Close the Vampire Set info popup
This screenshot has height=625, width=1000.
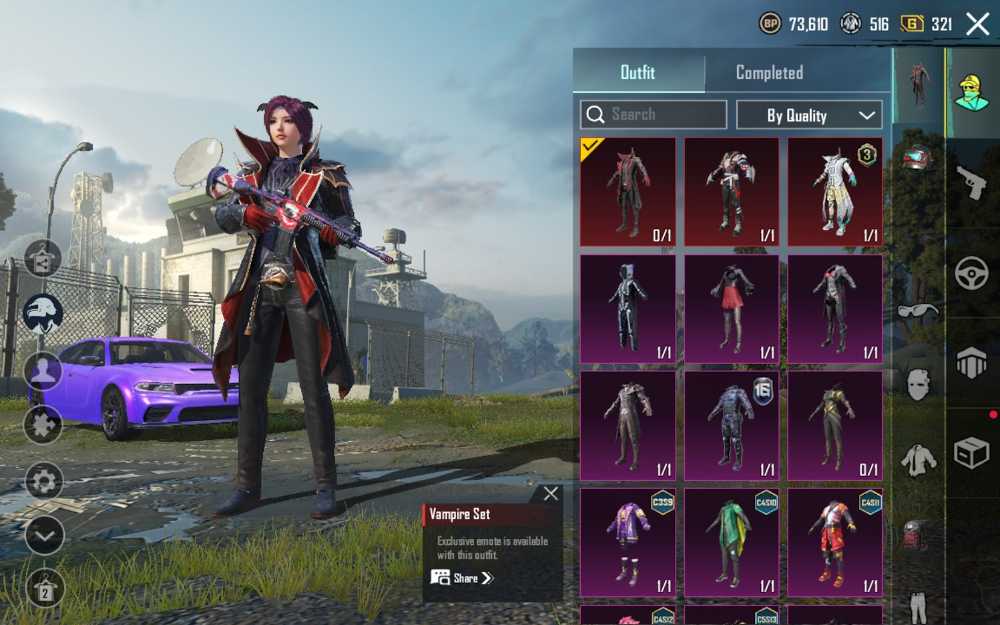tap(551, 494)
